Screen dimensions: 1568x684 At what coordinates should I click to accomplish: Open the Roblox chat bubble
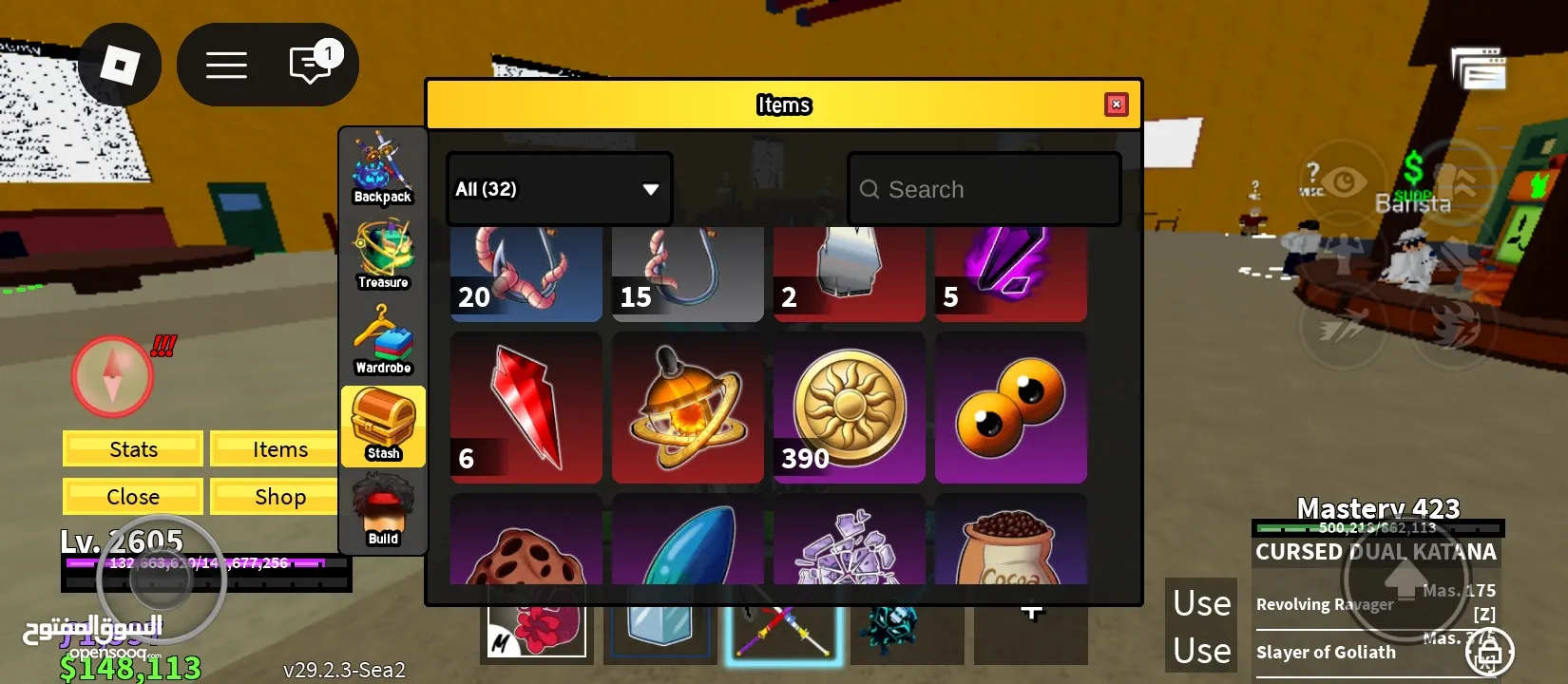[310, 66]
